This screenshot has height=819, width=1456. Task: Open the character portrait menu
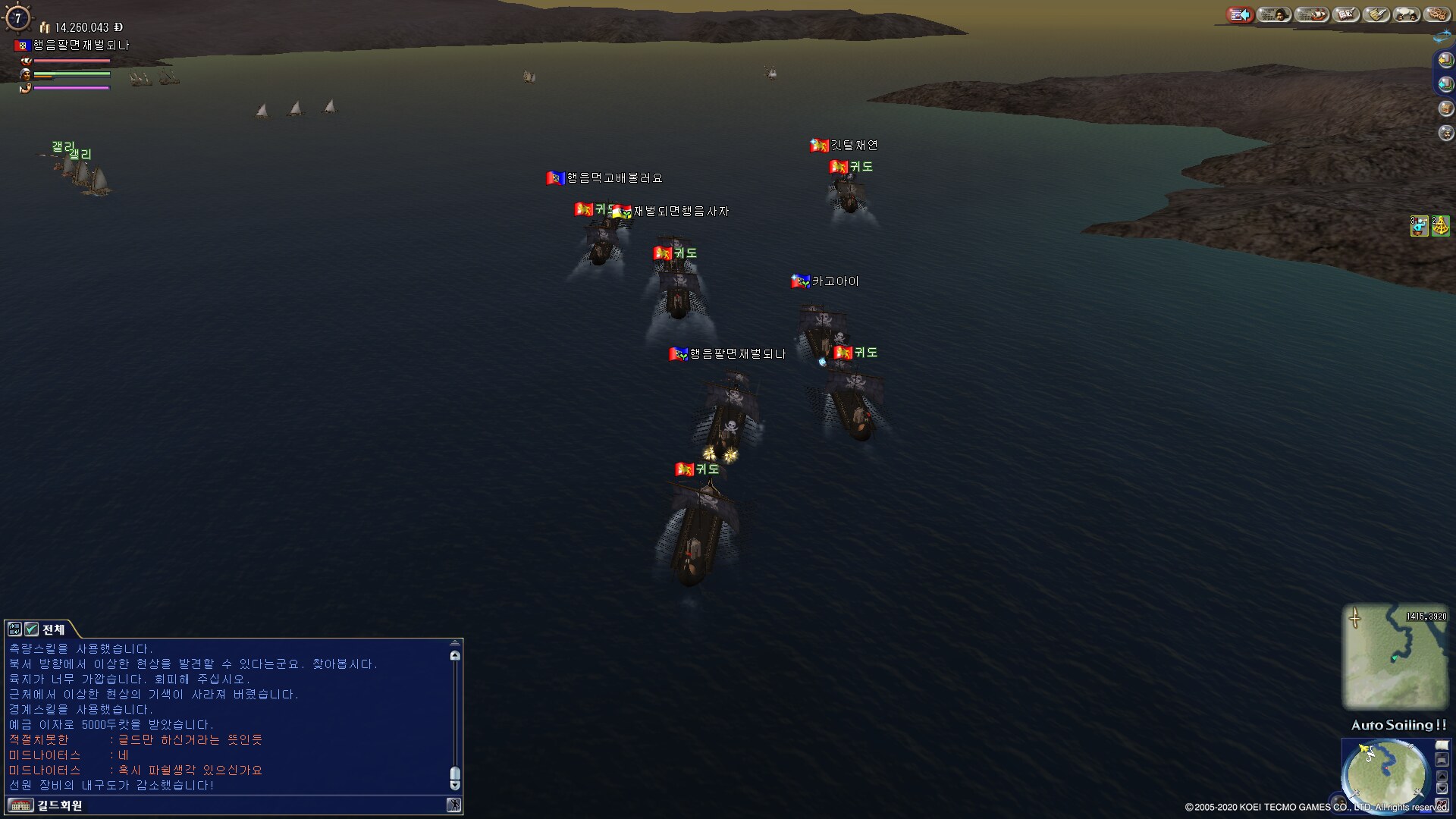click(x=1274, y=14)
